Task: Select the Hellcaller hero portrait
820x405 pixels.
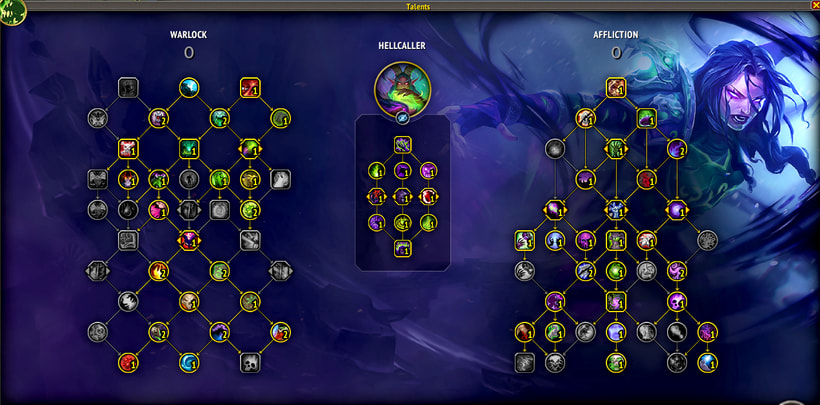Action: click(402, 87)
